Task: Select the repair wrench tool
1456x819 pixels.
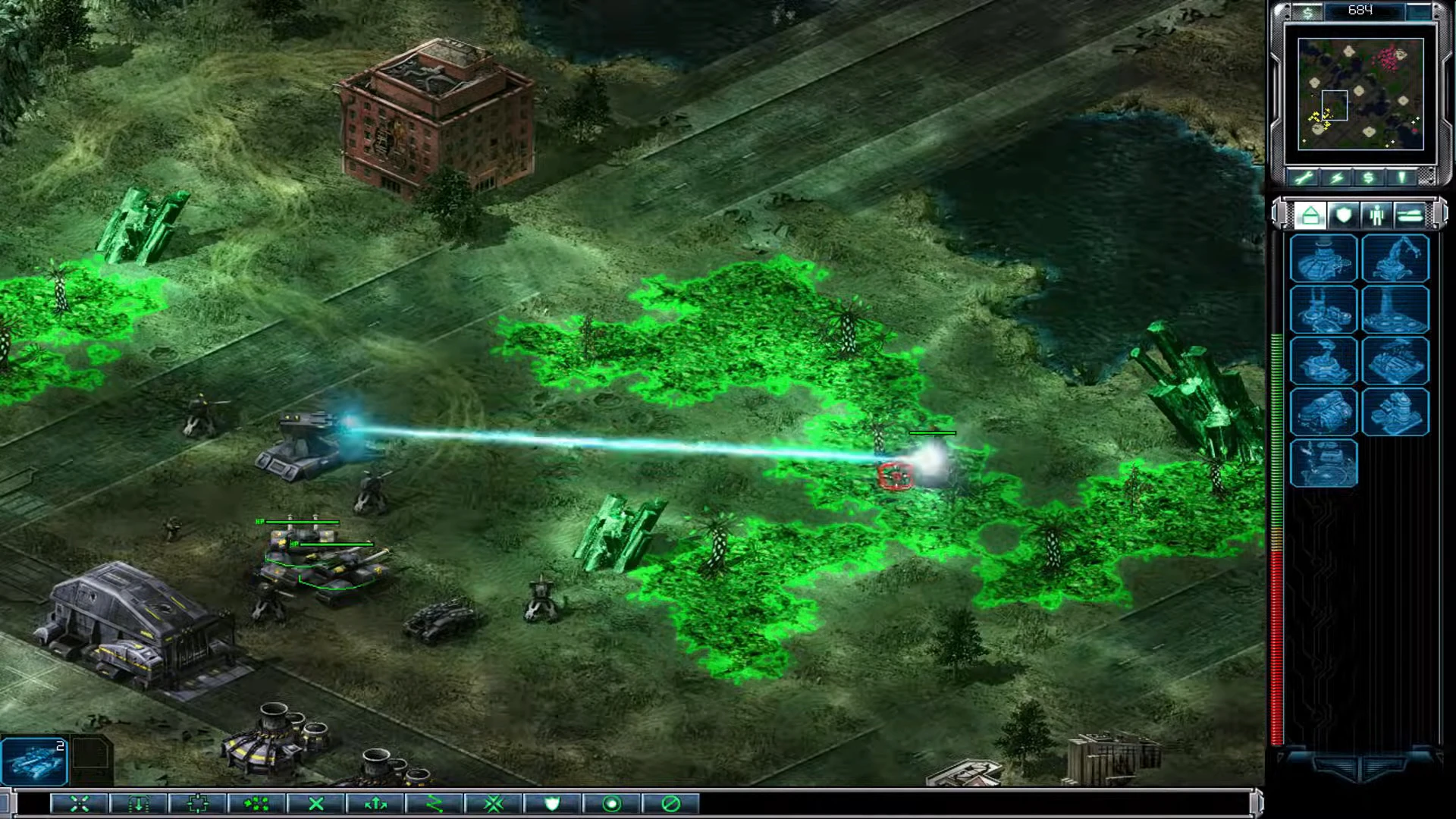Action: [x=1304, y=177]
